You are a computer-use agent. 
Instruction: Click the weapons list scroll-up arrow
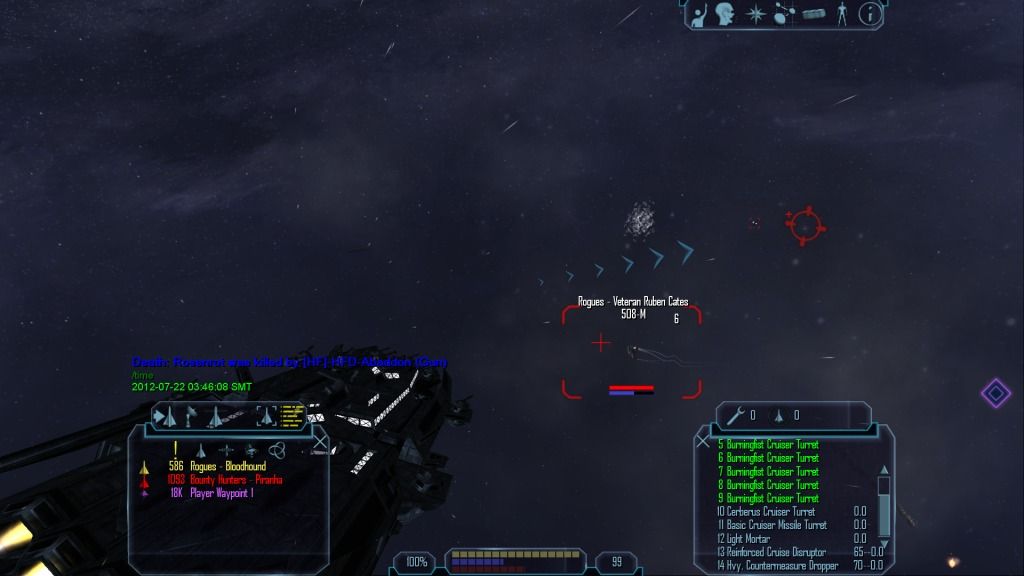883,469
